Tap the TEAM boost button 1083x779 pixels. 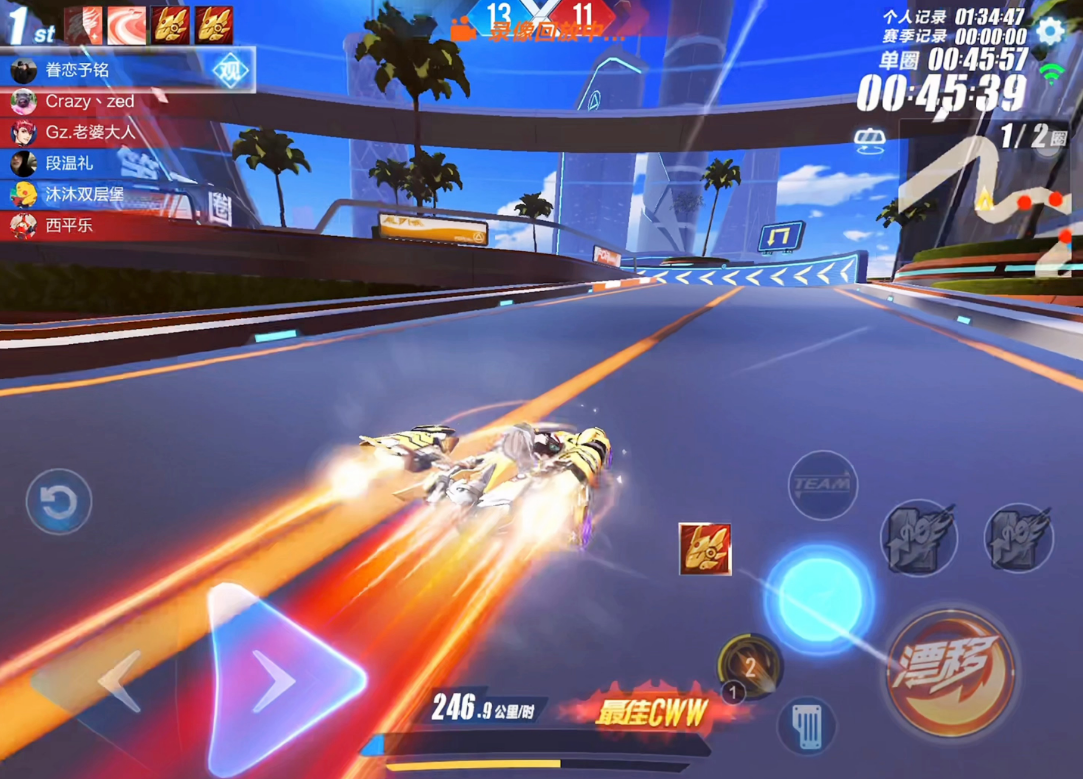coord(823,486)
